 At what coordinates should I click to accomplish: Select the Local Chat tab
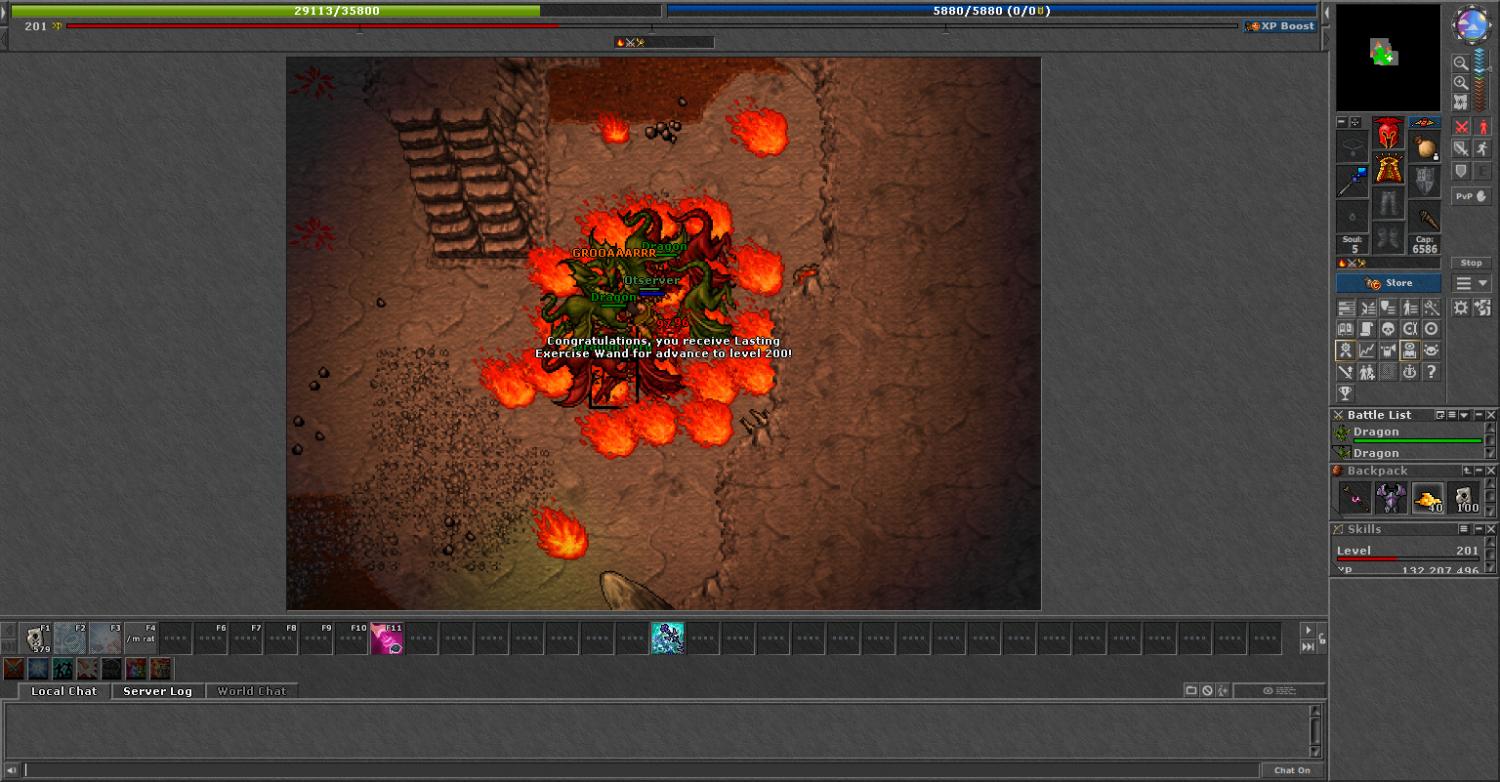click(x=63, y=691)
